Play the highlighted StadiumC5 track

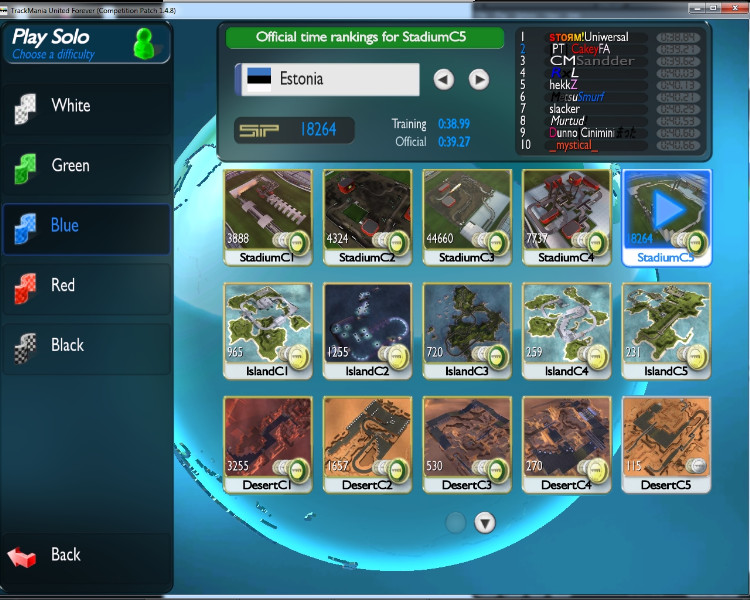click(x=667, y=211)
